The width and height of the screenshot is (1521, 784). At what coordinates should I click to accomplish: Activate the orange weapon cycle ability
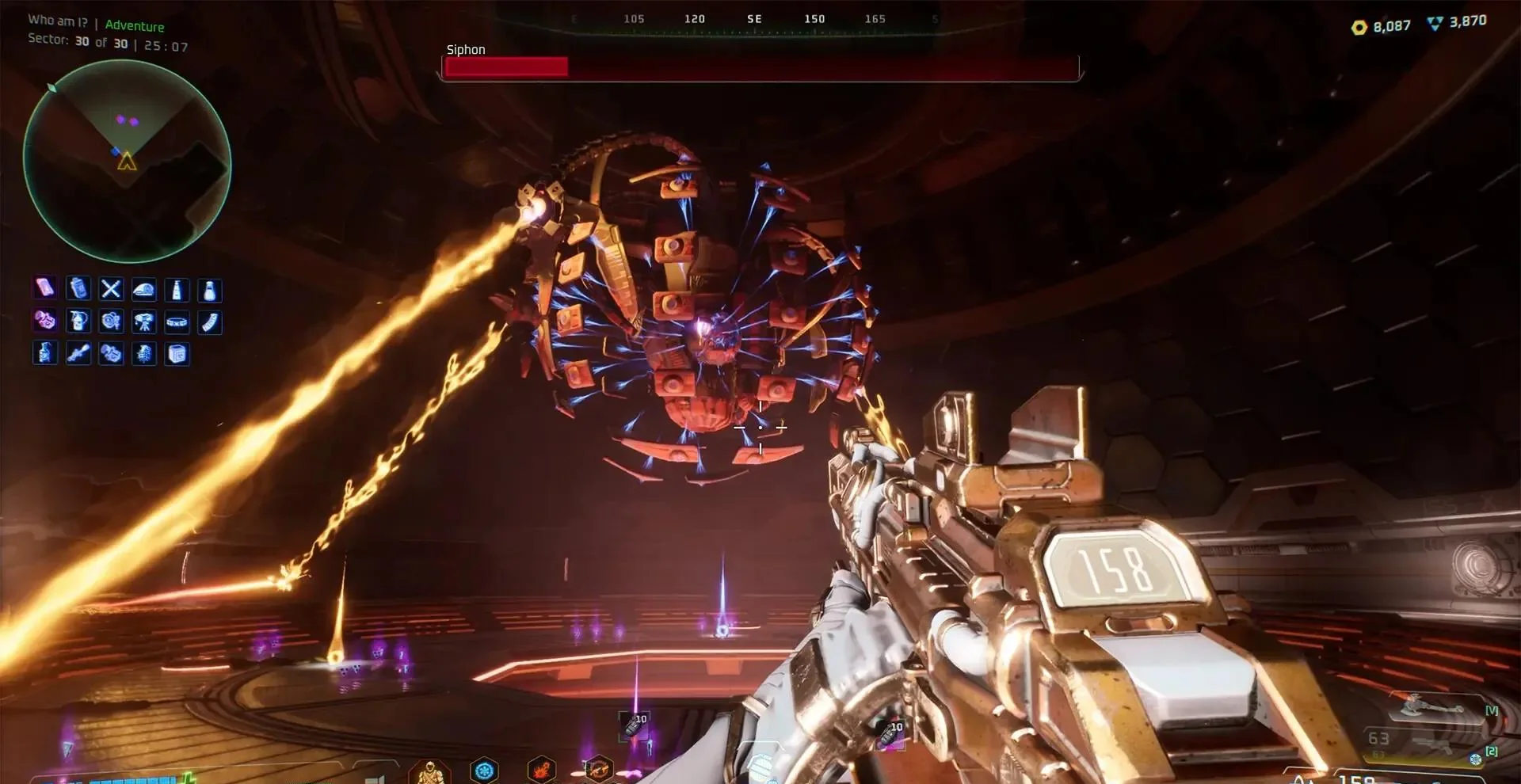tap(598, 770)
